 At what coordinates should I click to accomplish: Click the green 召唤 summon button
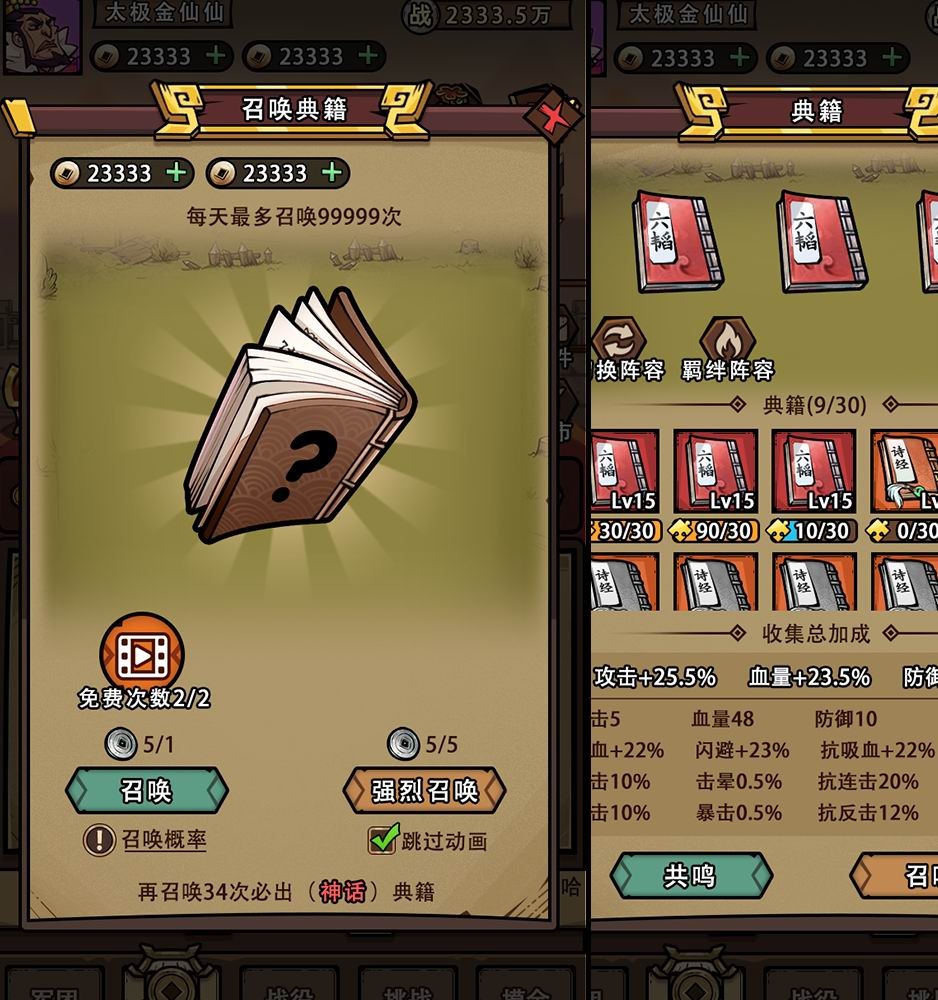(146, 791)
